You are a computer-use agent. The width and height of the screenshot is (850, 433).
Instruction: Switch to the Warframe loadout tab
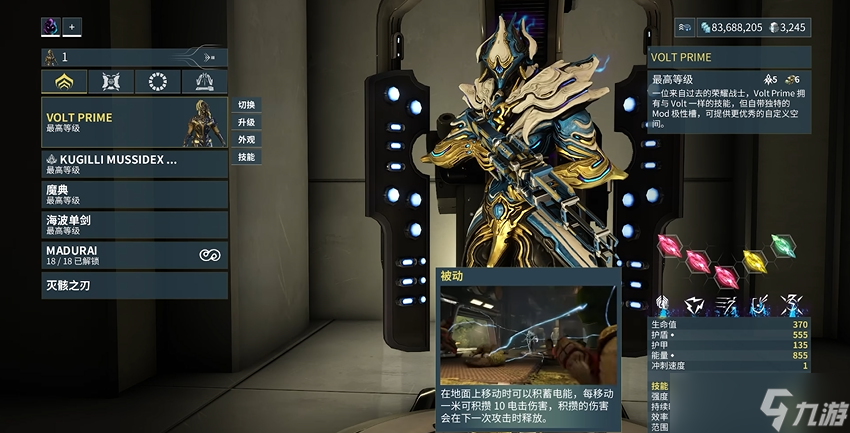point(64,82)
